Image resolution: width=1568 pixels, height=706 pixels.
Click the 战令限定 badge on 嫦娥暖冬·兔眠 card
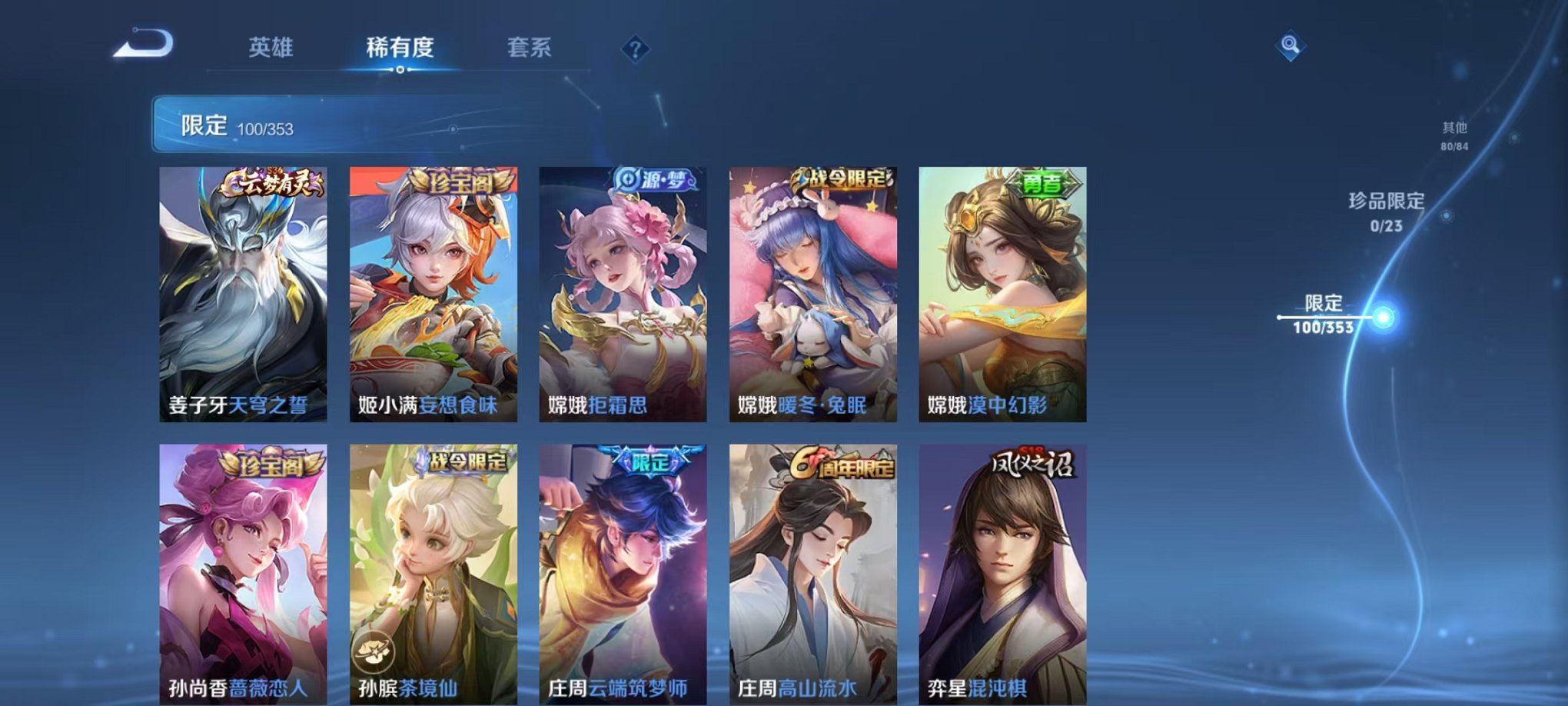click(842, 178)
